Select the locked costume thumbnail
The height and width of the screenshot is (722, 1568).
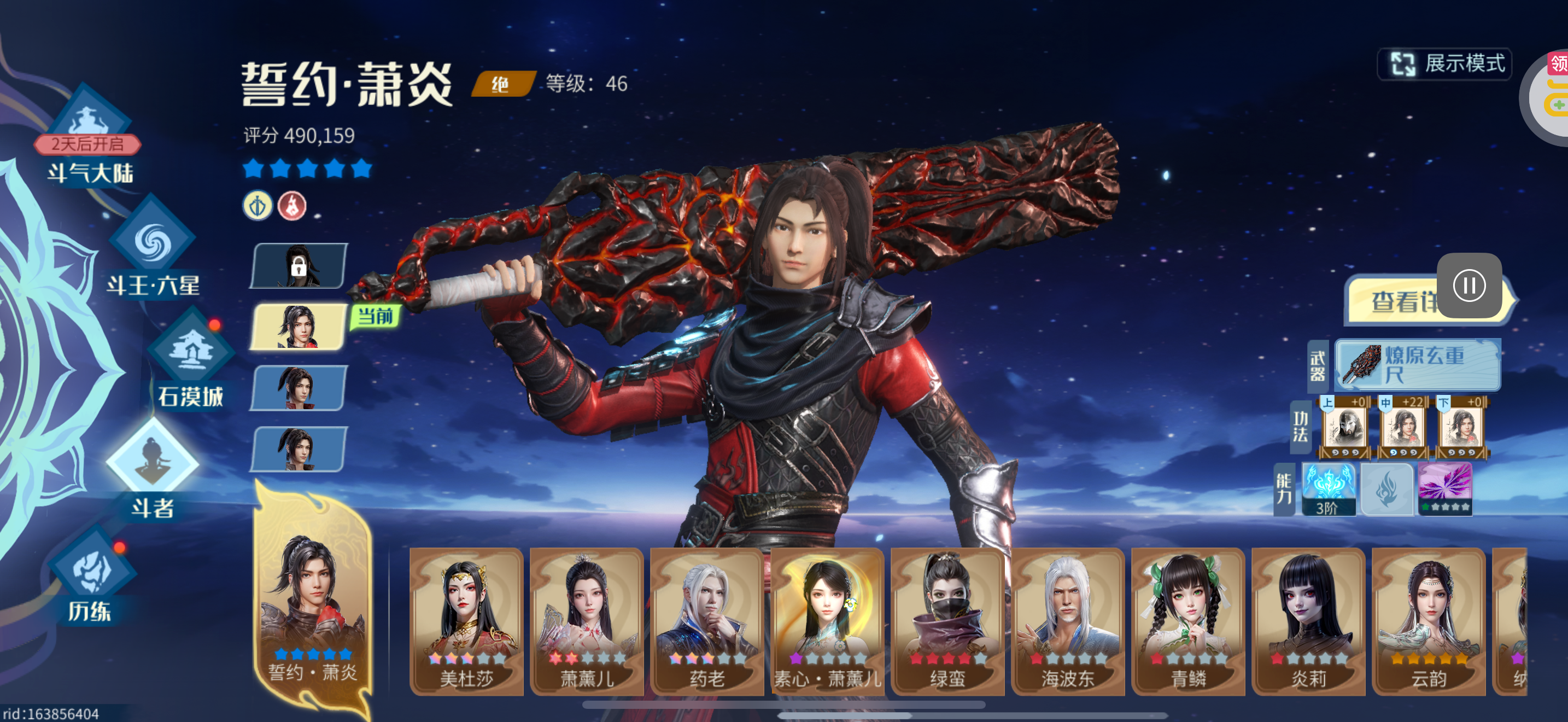[x=299, y=266]
